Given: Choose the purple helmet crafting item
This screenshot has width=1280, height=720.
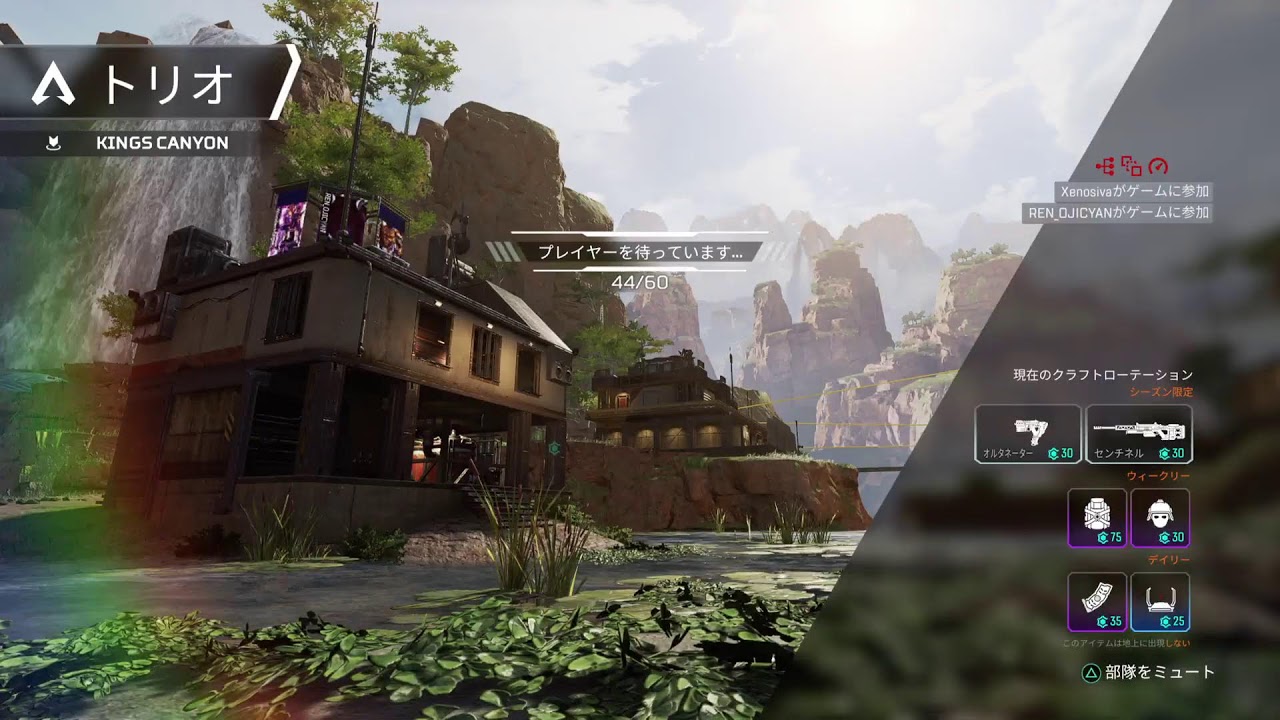Looking at the screenshot, I should [1160, 518].
